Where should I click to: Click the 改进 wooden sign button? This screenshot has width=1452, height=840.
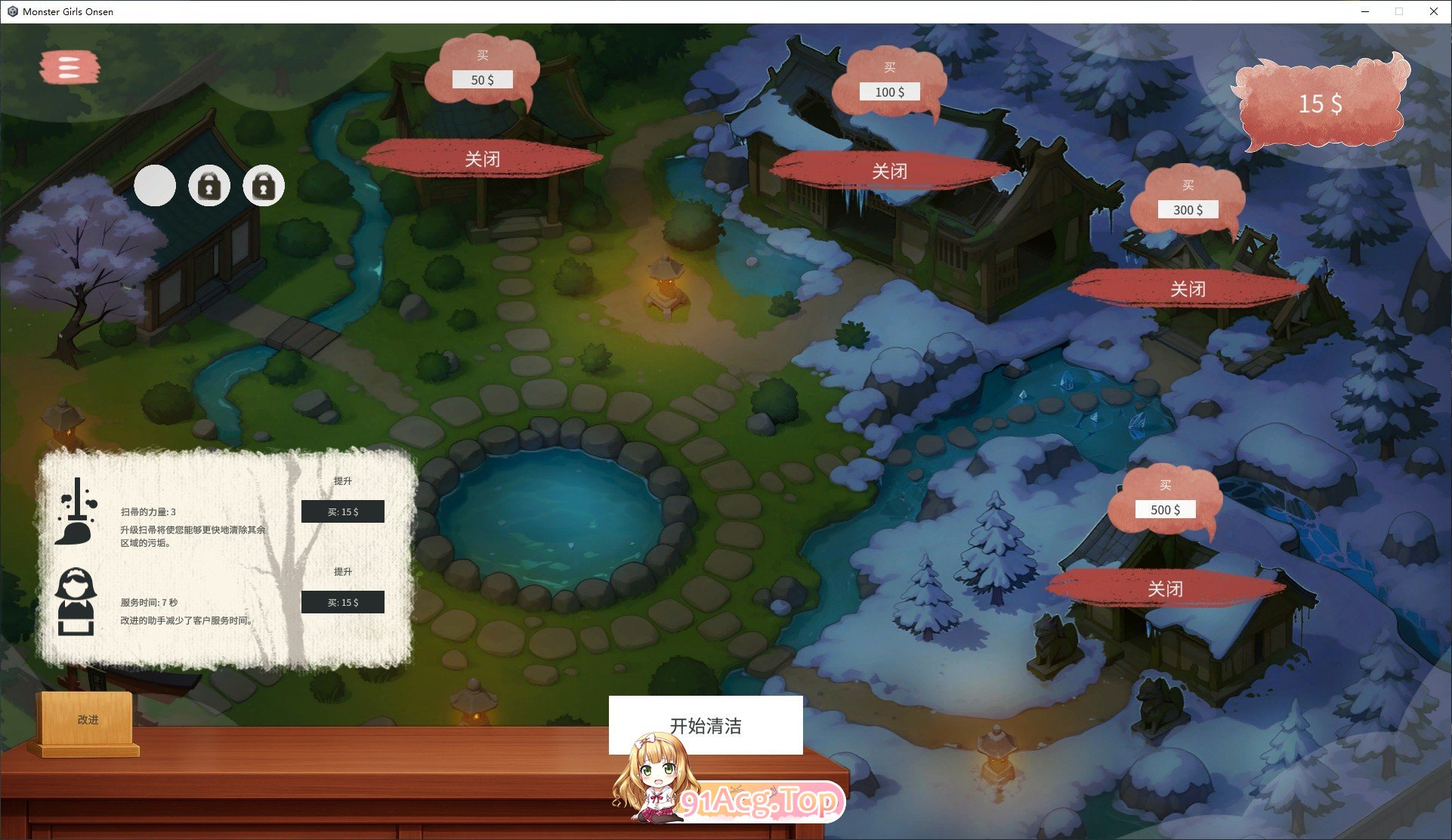tap(88, 719)
